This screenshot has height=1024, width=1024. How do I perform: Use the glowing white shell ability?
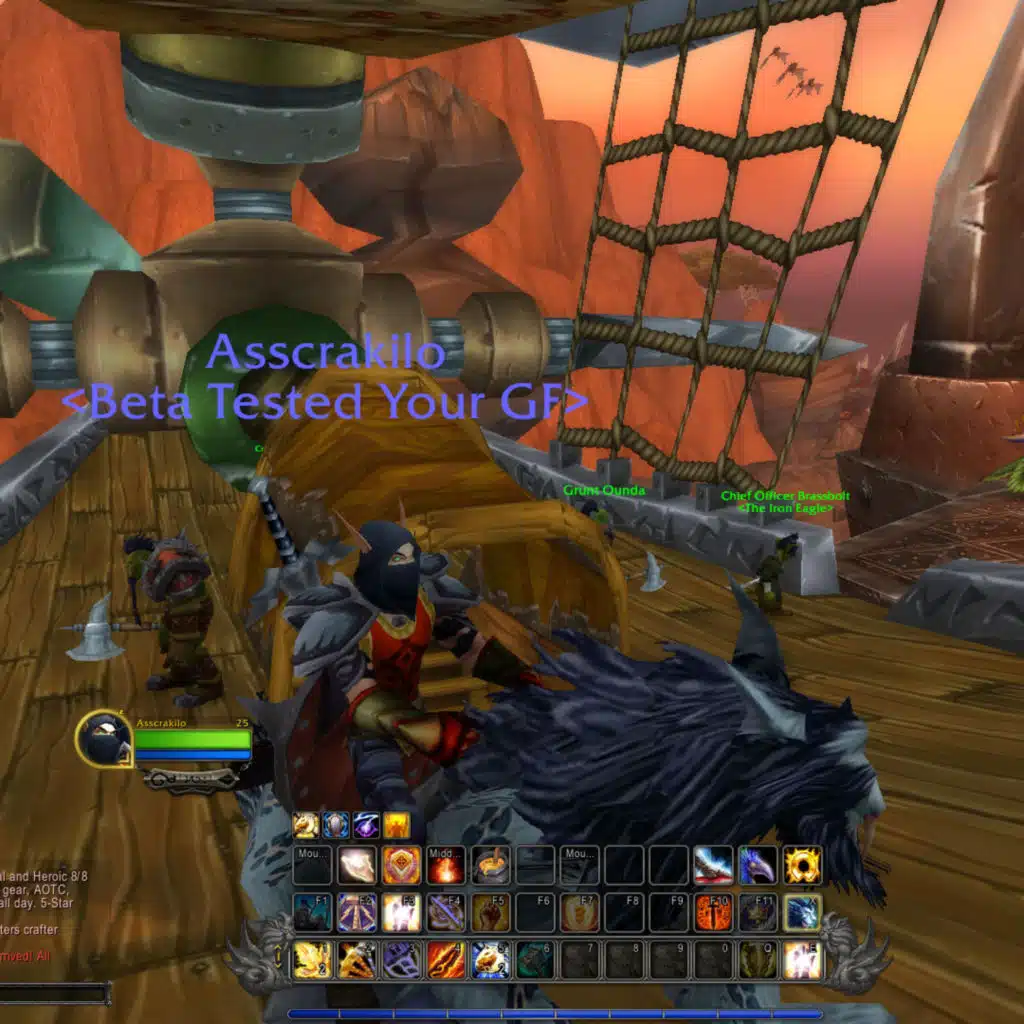point(356,865)
